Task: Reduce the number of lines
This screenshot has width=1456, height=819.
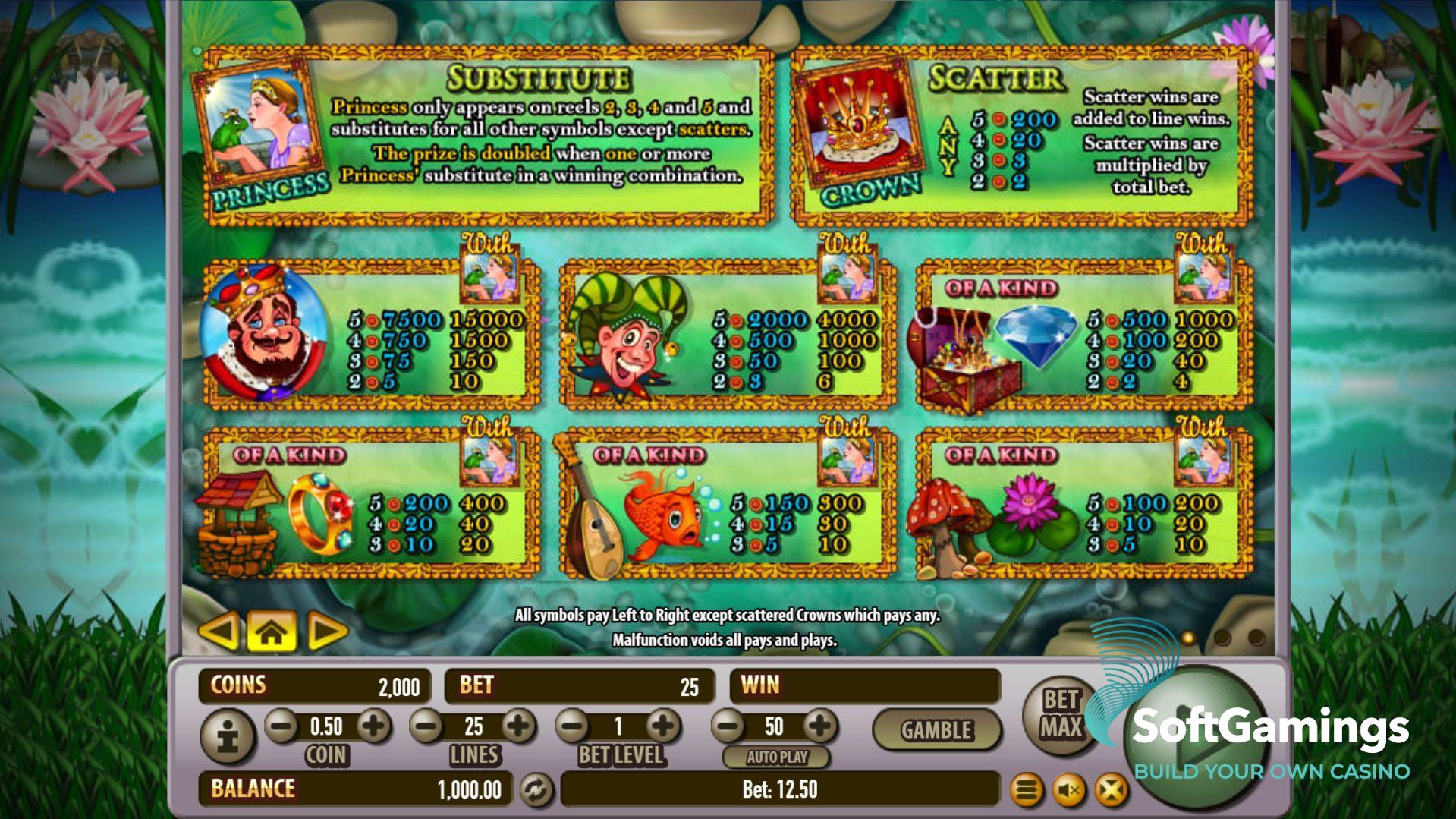Action: [x=426, y=726]
